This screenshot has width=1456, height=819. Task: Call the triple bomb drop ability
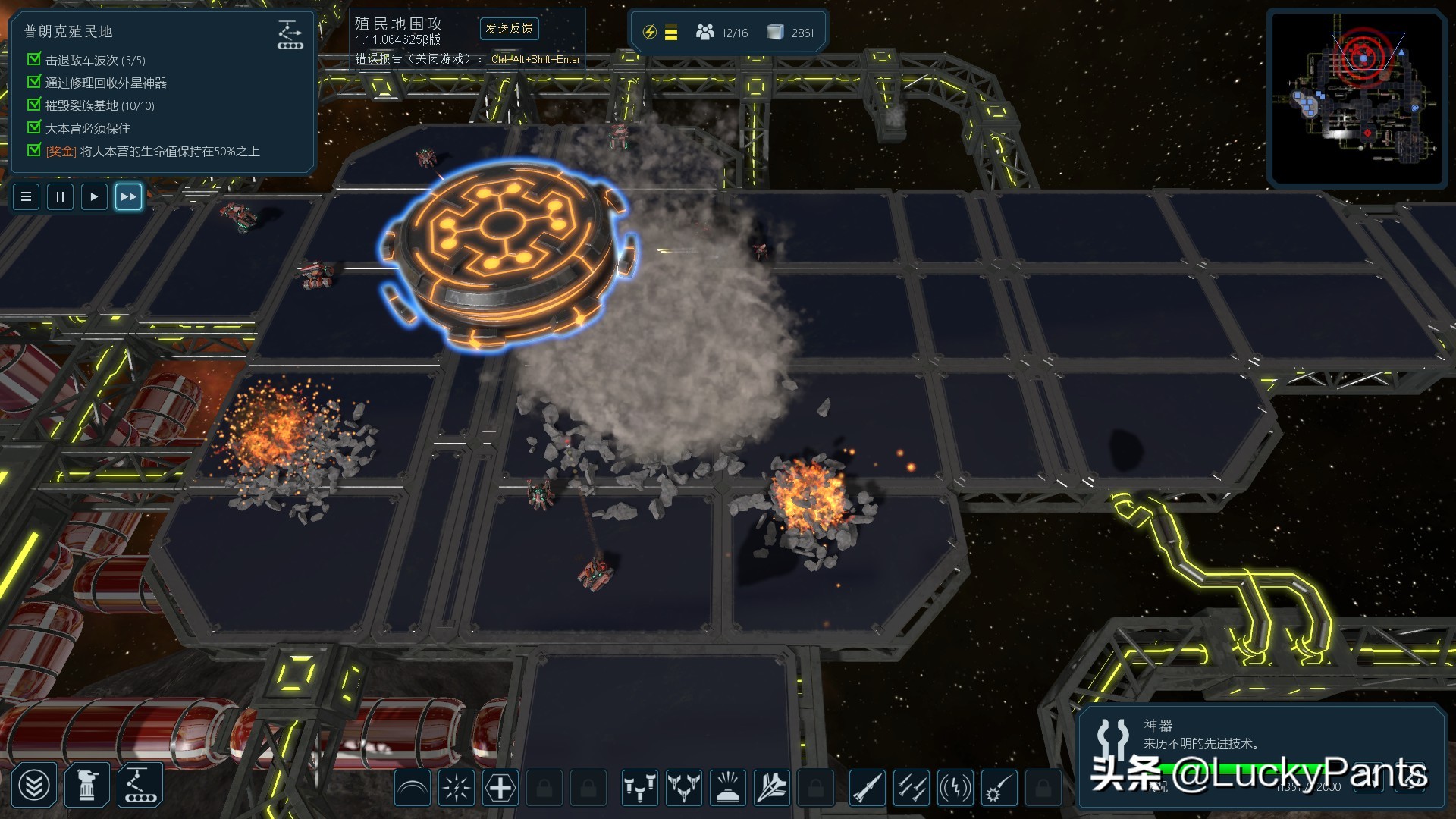click(x=639, y=789)
